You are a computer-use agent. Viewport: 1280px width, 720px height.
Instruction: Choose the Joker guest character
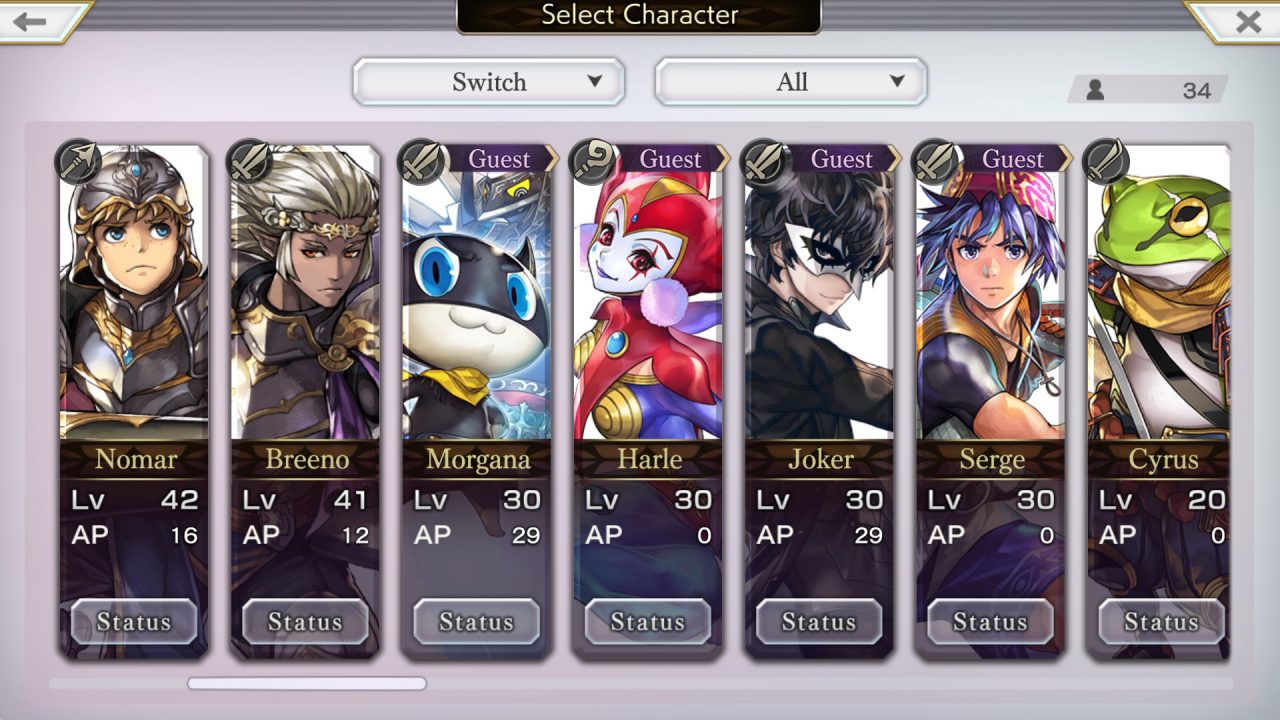[x=819, y=300]
